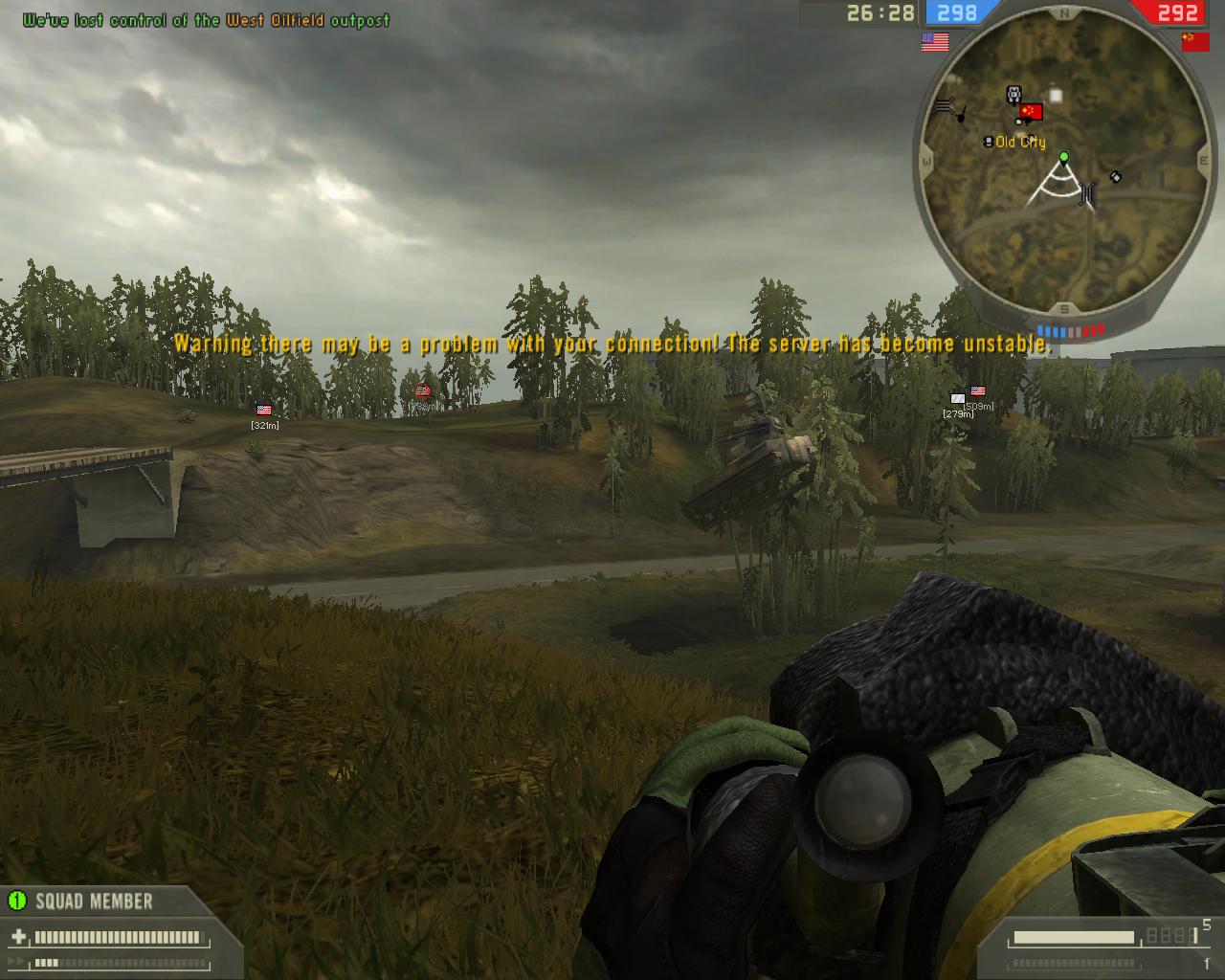Click the white neutral flag waypoint marker
This screenshot has width=1225, height=980.
coord(957,399)
